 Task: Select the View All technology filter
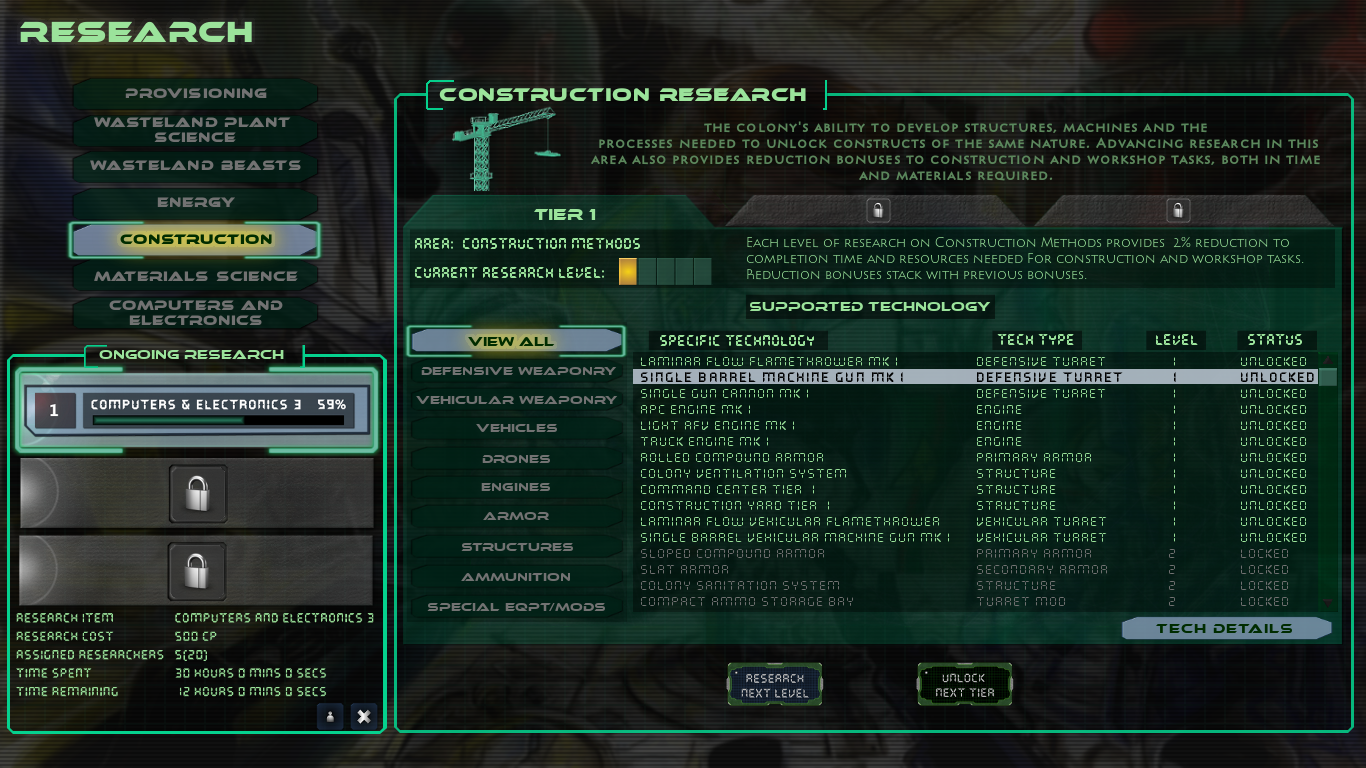tap(516, 341)
